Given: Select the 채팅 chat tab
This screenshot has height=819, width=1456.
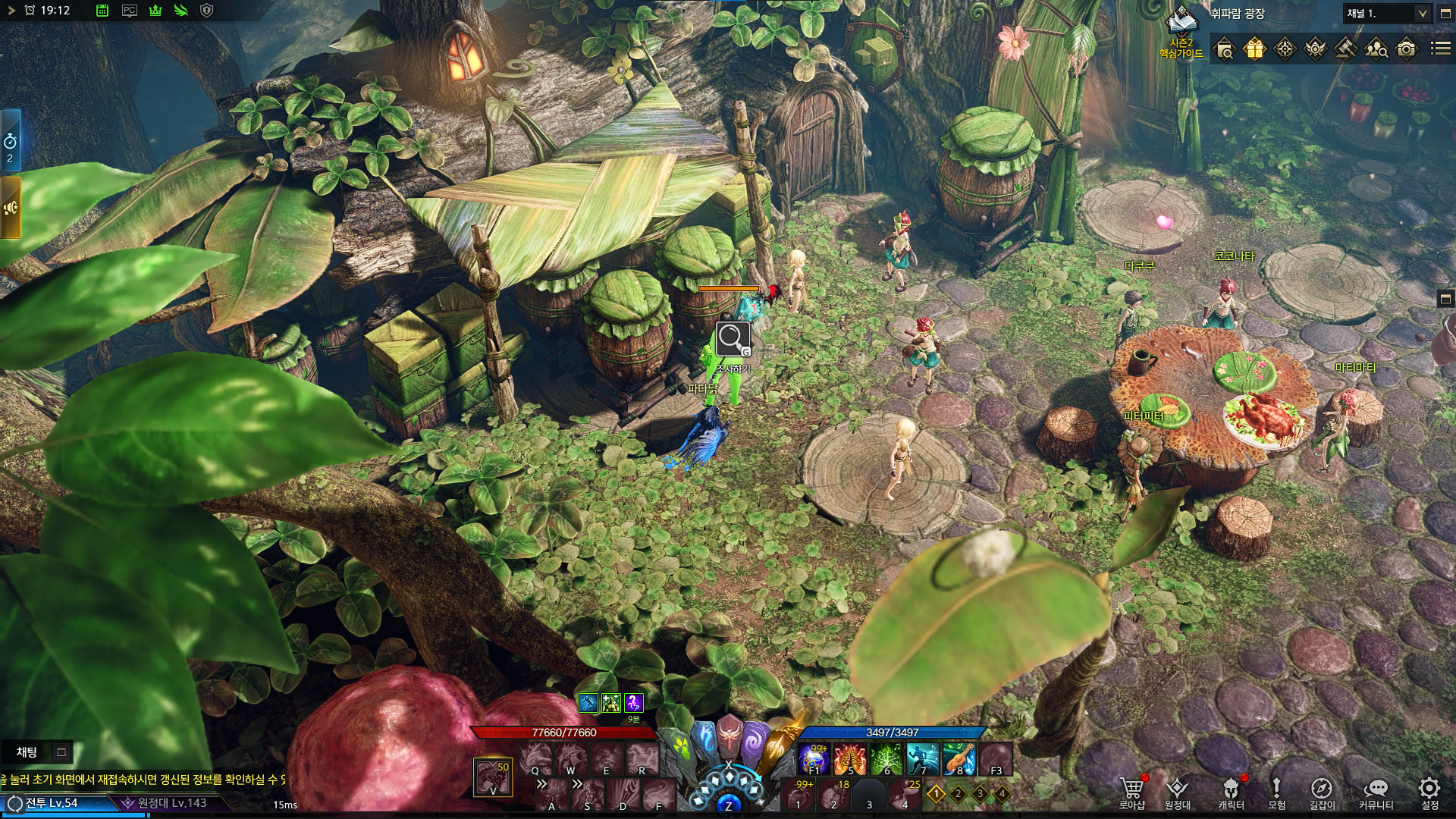Looking at the screenshot, I should [x=27, y=752].
